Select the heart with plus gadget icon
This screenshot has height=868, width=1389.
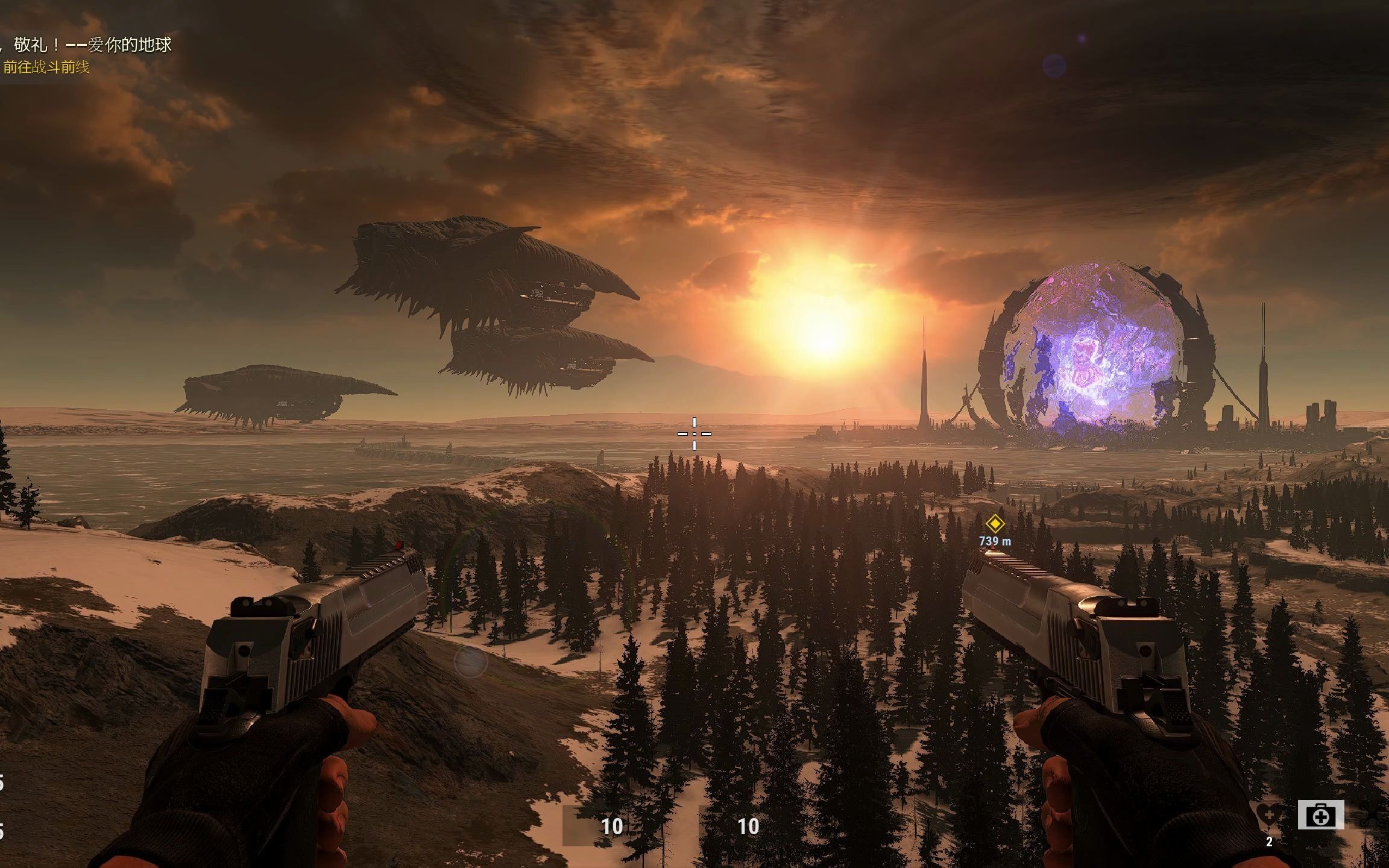(x=1269, y=816)
